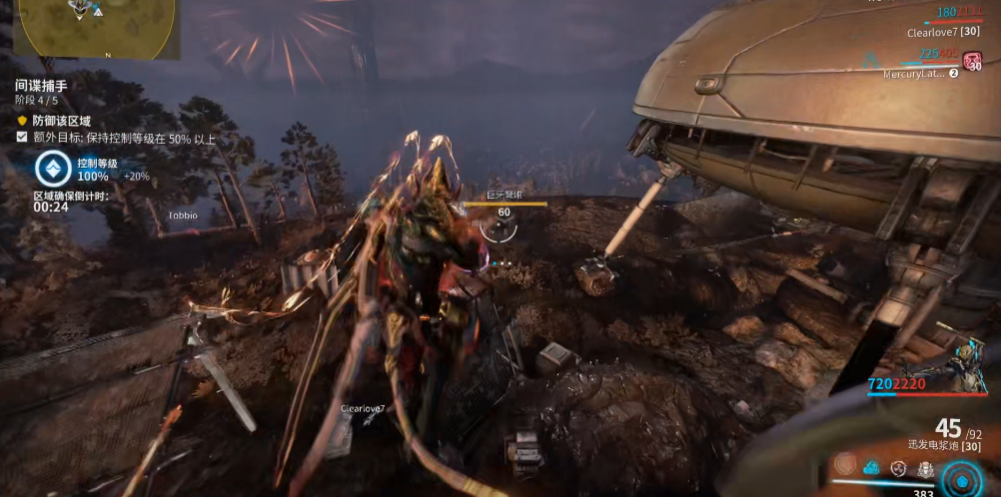The image size is (1001, 497).
Task: Activate the three-bladed swirl ability icon
Action: (898, 467)
